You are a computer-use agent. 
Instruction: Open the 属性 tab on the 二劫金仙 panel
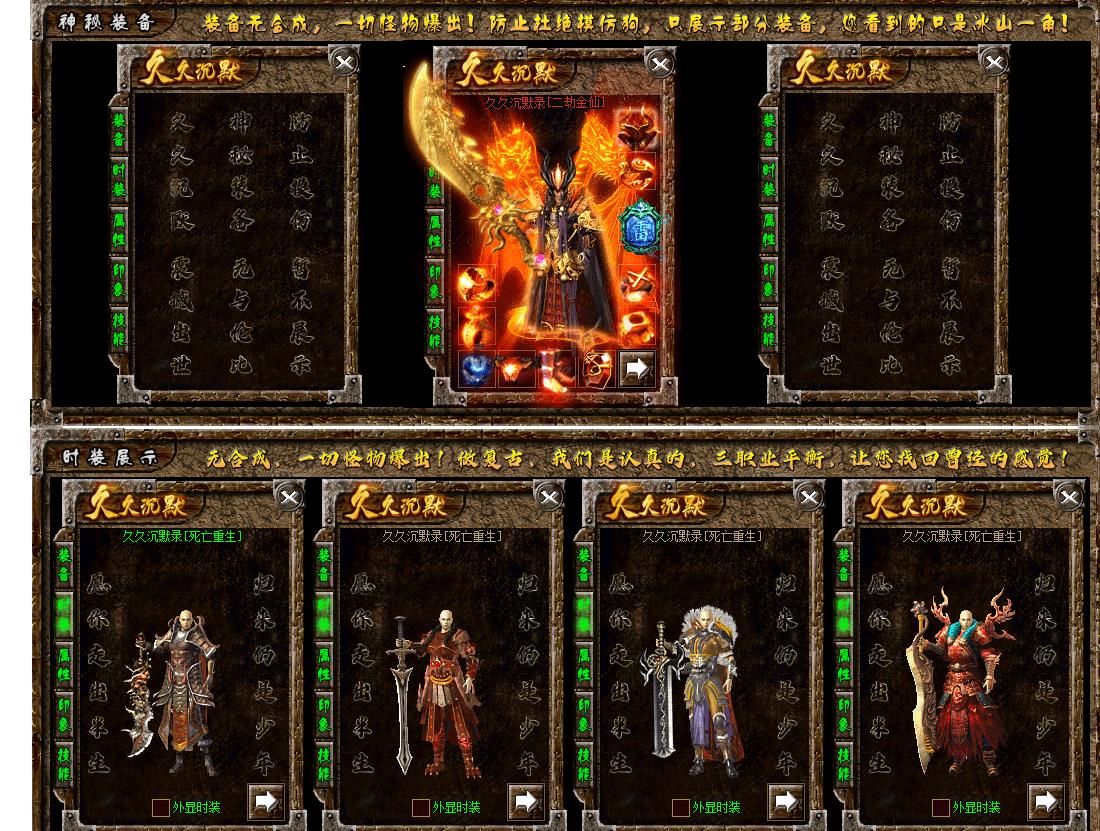click(x=435, y=233)
